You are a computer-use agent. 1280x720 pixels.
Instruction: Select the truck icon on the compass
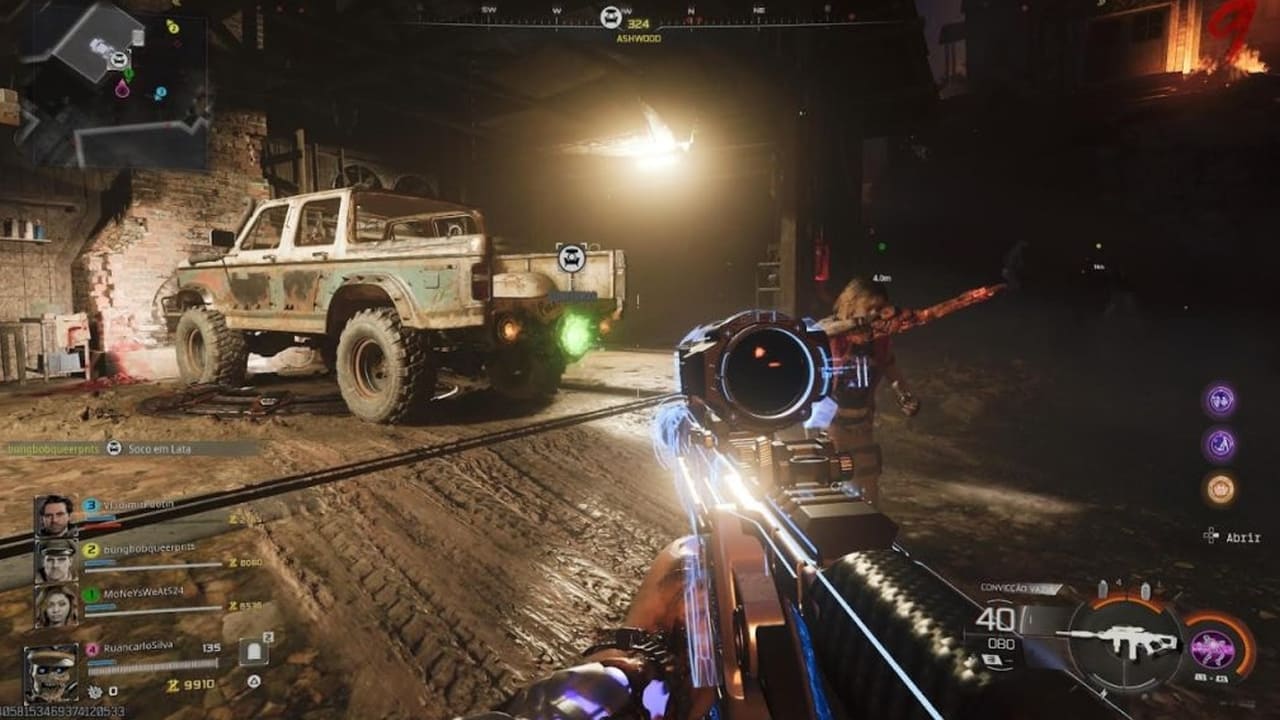(611, 16)
